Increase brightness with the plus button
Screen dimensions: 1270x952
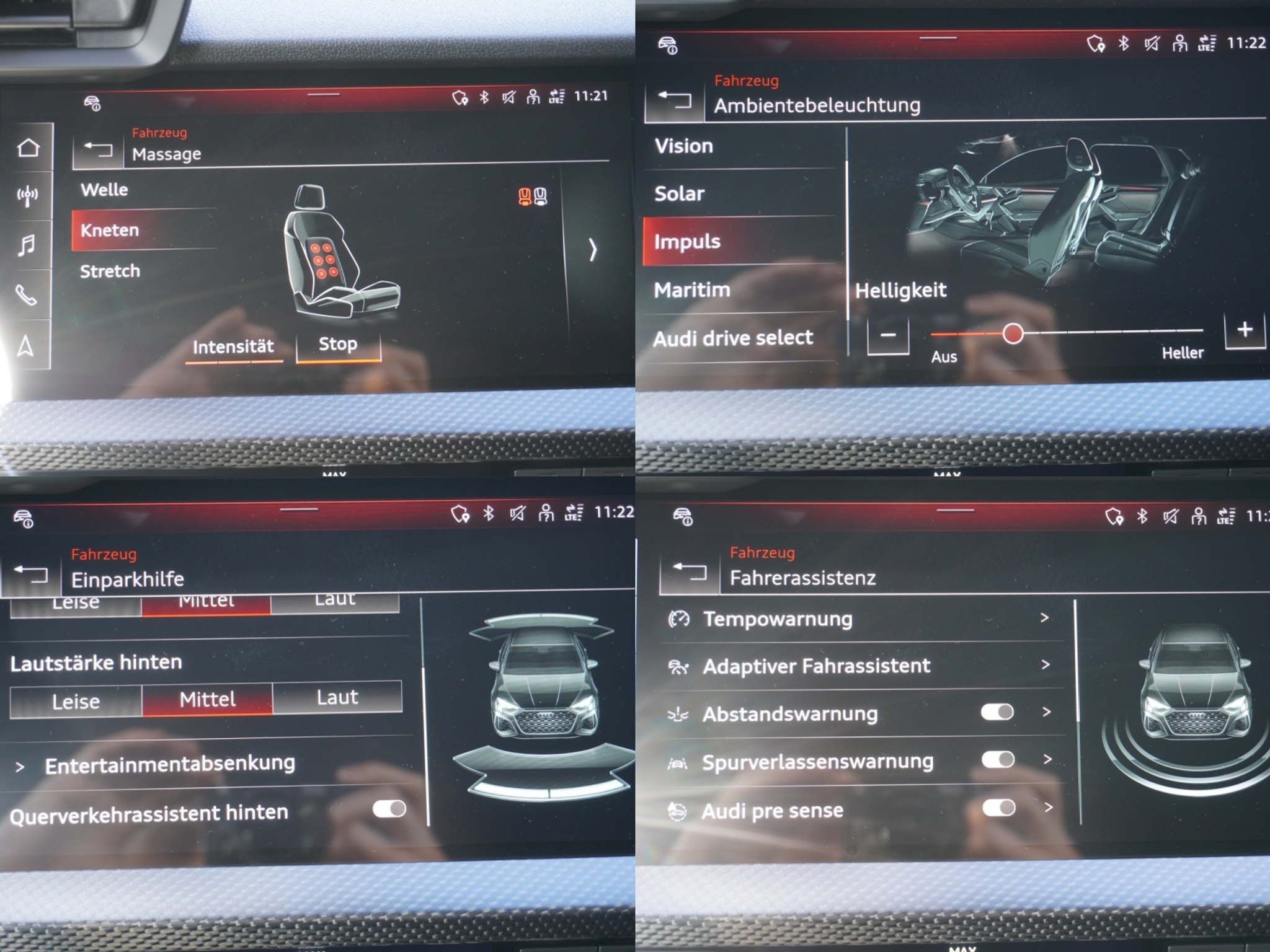pos(1245,330)
